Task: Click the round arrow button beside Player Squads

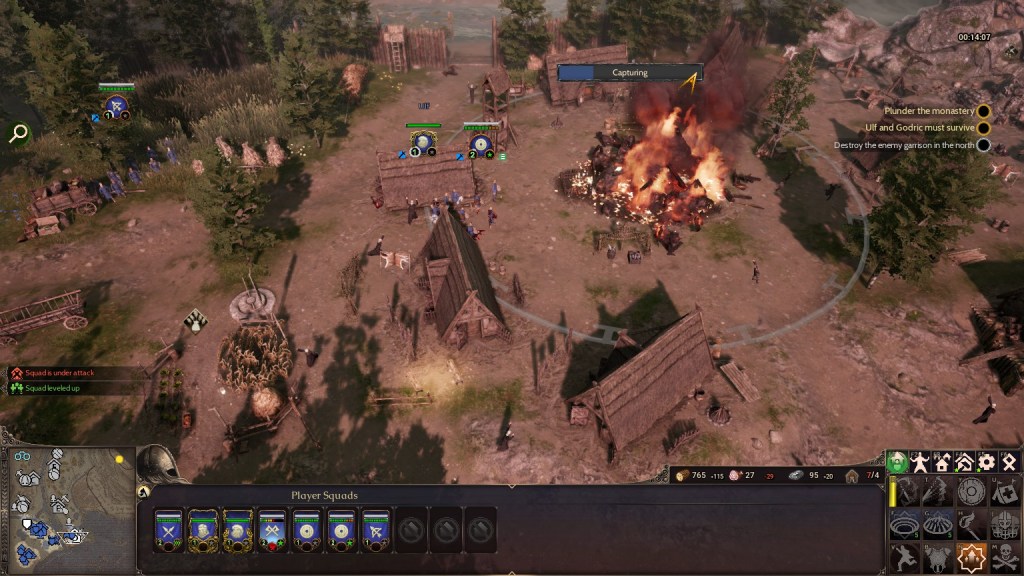Action: click(x=144, y=492)
